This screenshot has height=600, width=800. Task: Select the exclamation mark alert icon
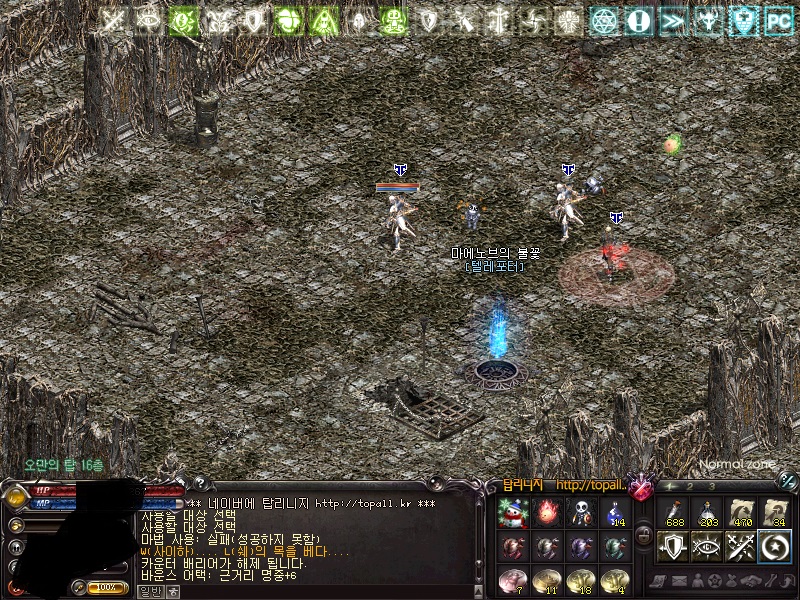pos(638,20)
